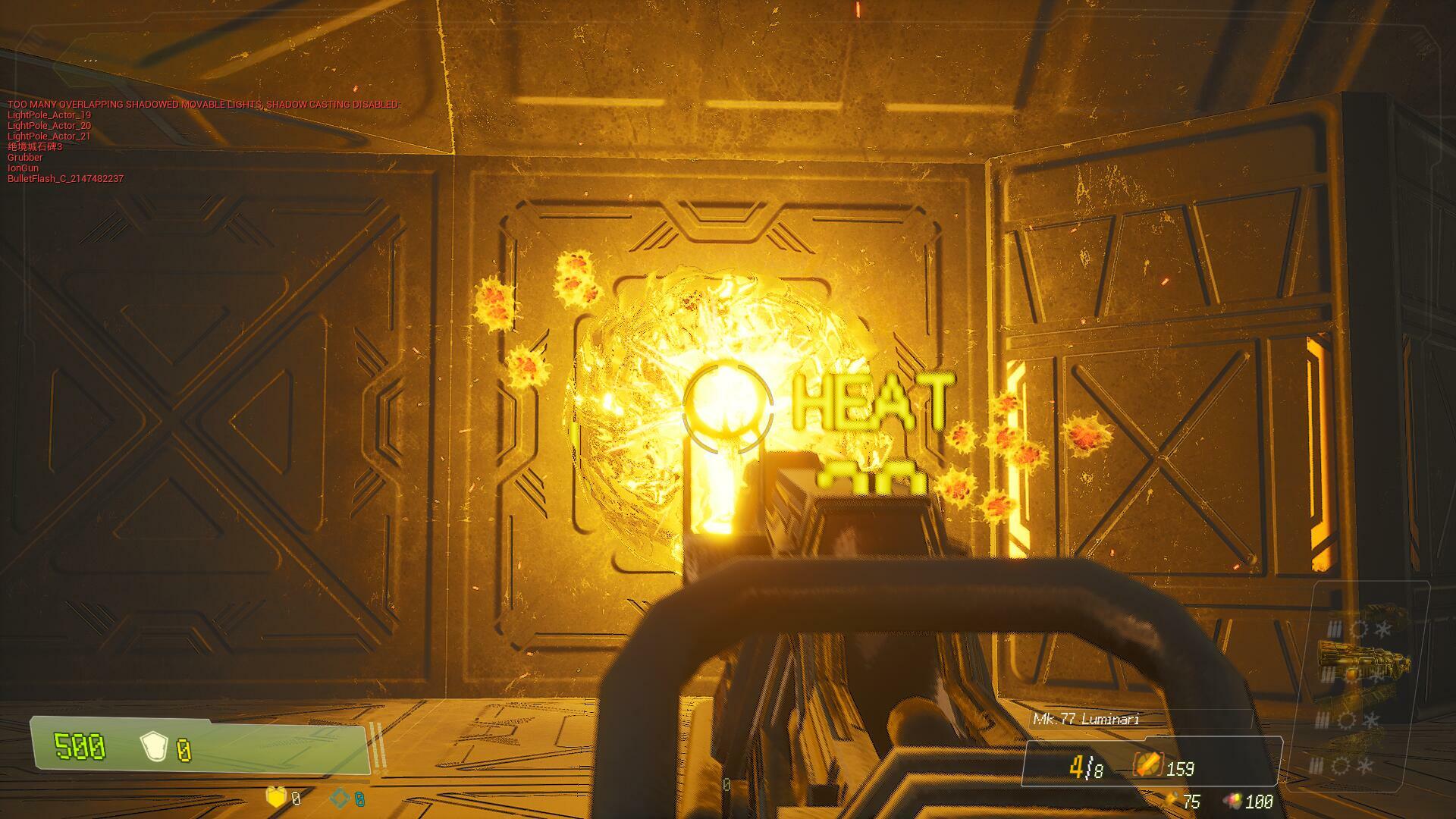Image resolution: width=1456 pixels, height=819 pixels.
Task: Click the BulletFlash_C_2147482237 debug entry
Action: [66, 180]
